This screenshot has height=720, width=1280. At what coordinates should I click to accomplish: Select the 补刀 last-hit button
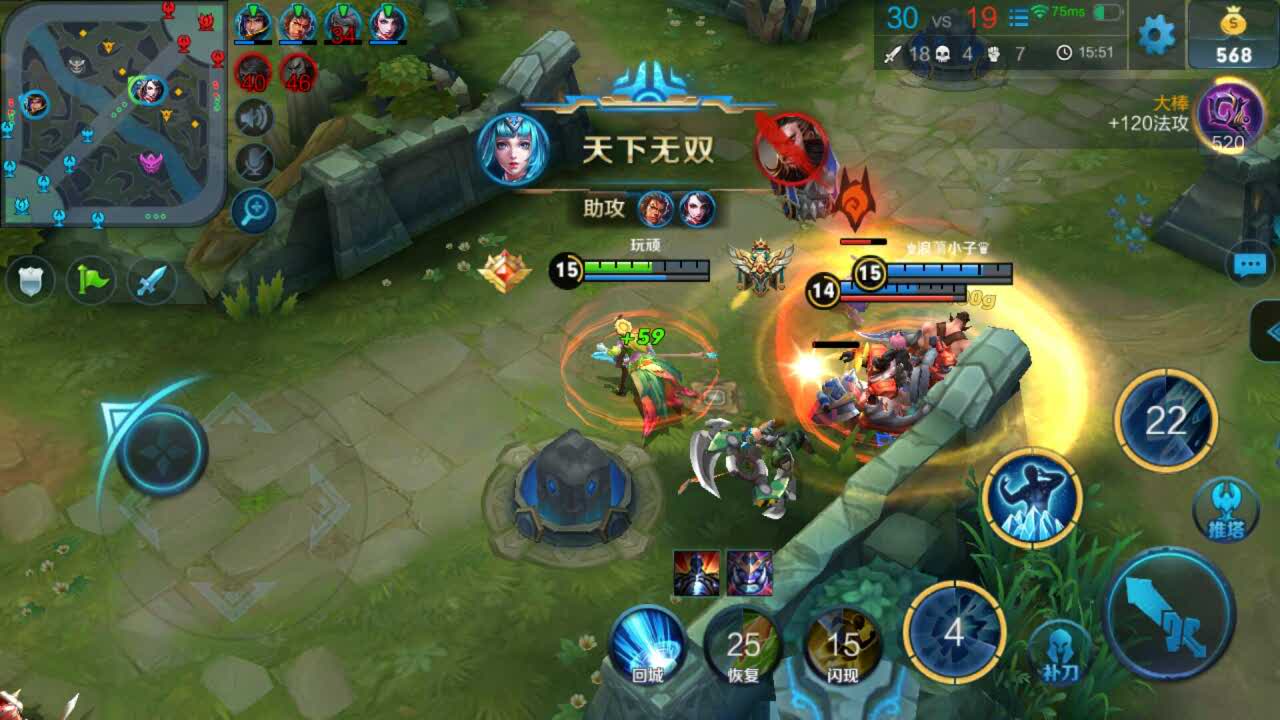click(1059, 651)
